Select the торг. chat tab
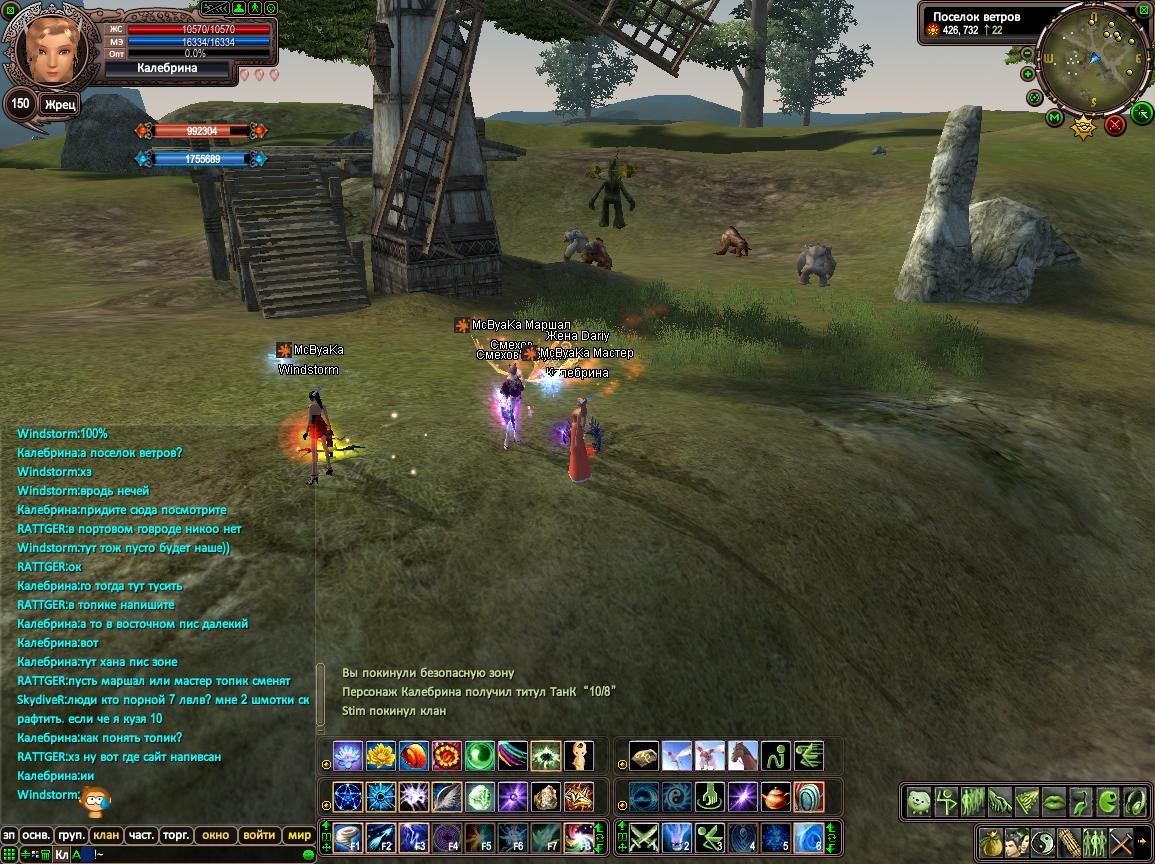 tap(176, 835)
